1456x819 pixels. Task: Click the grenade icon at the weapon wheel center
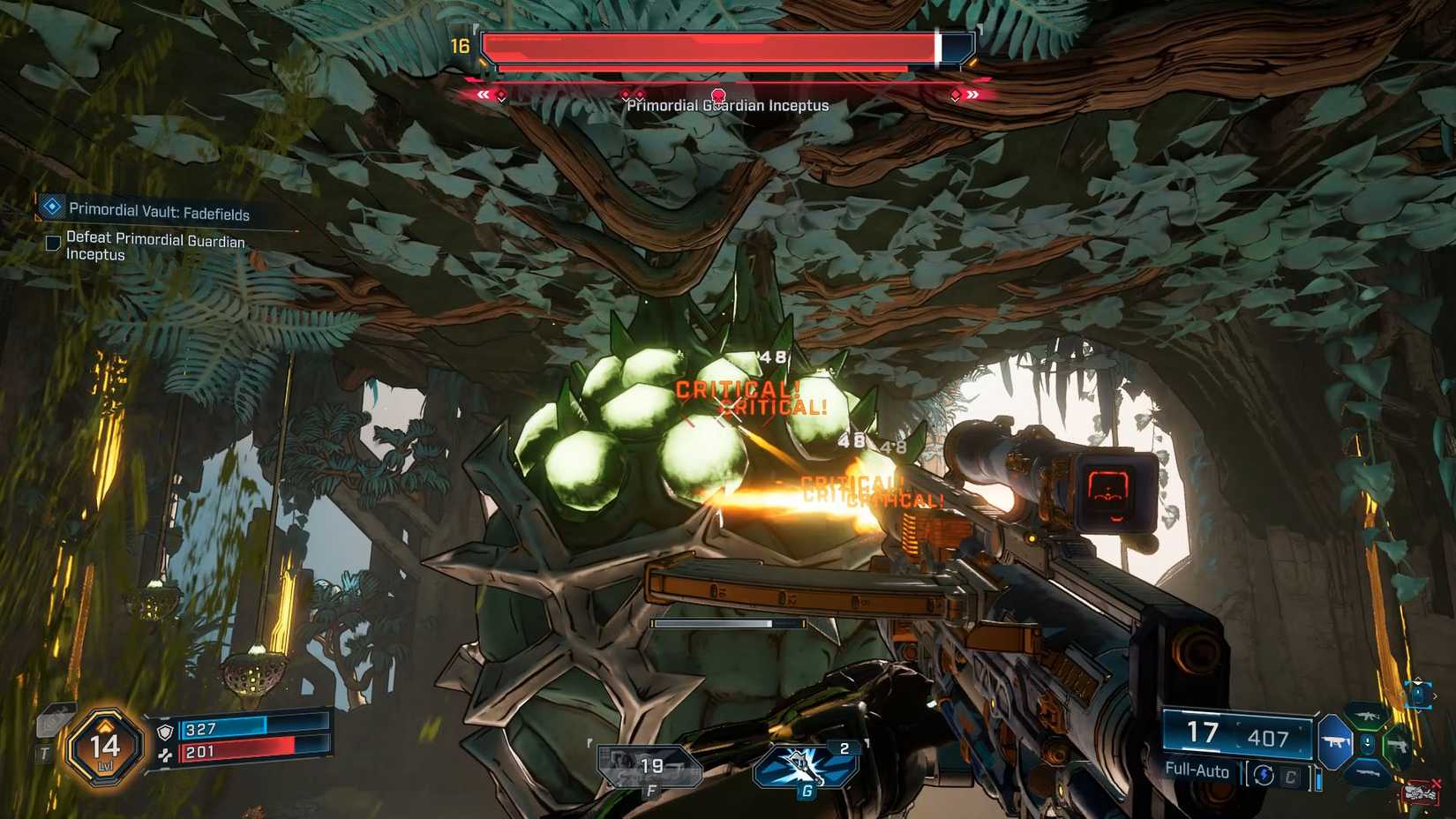1367,742
